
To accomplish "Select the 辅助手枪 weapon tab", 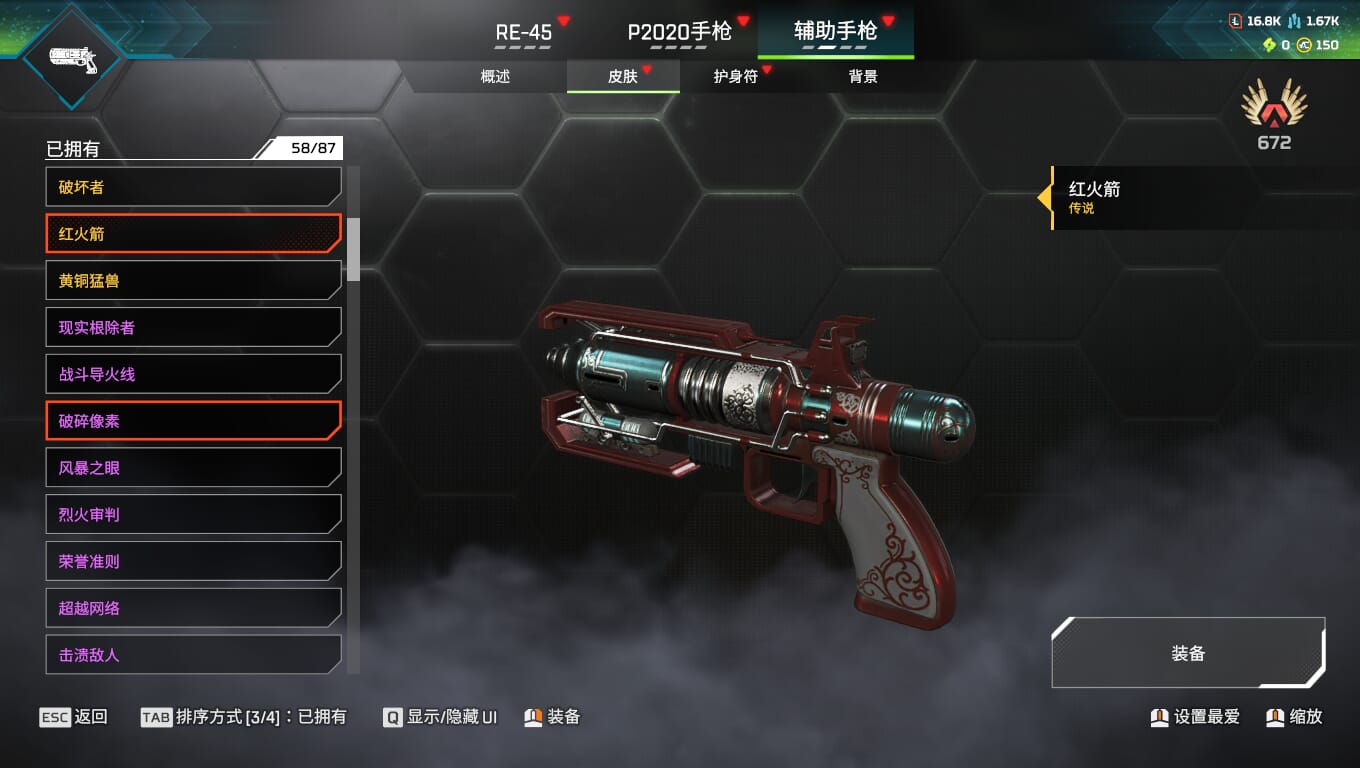I will pos(835,32).
